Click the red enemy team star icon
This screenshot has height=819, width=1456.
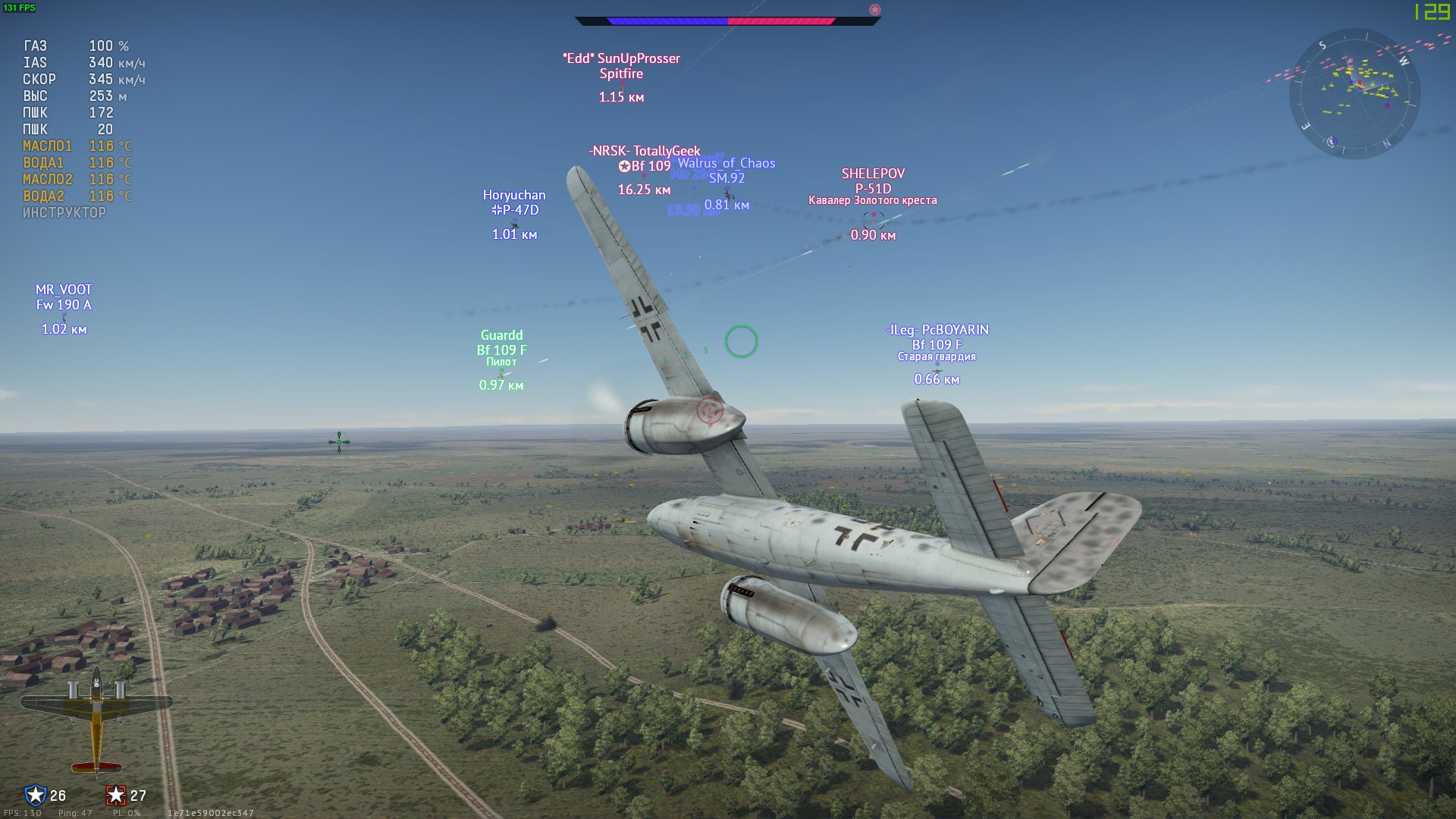tap(115, 795)
